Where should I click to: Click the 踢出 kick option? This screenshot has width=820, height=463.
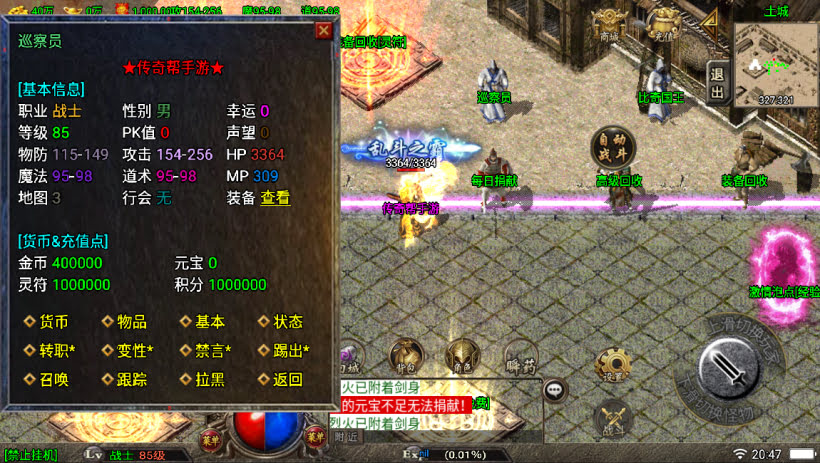point(291,351)
